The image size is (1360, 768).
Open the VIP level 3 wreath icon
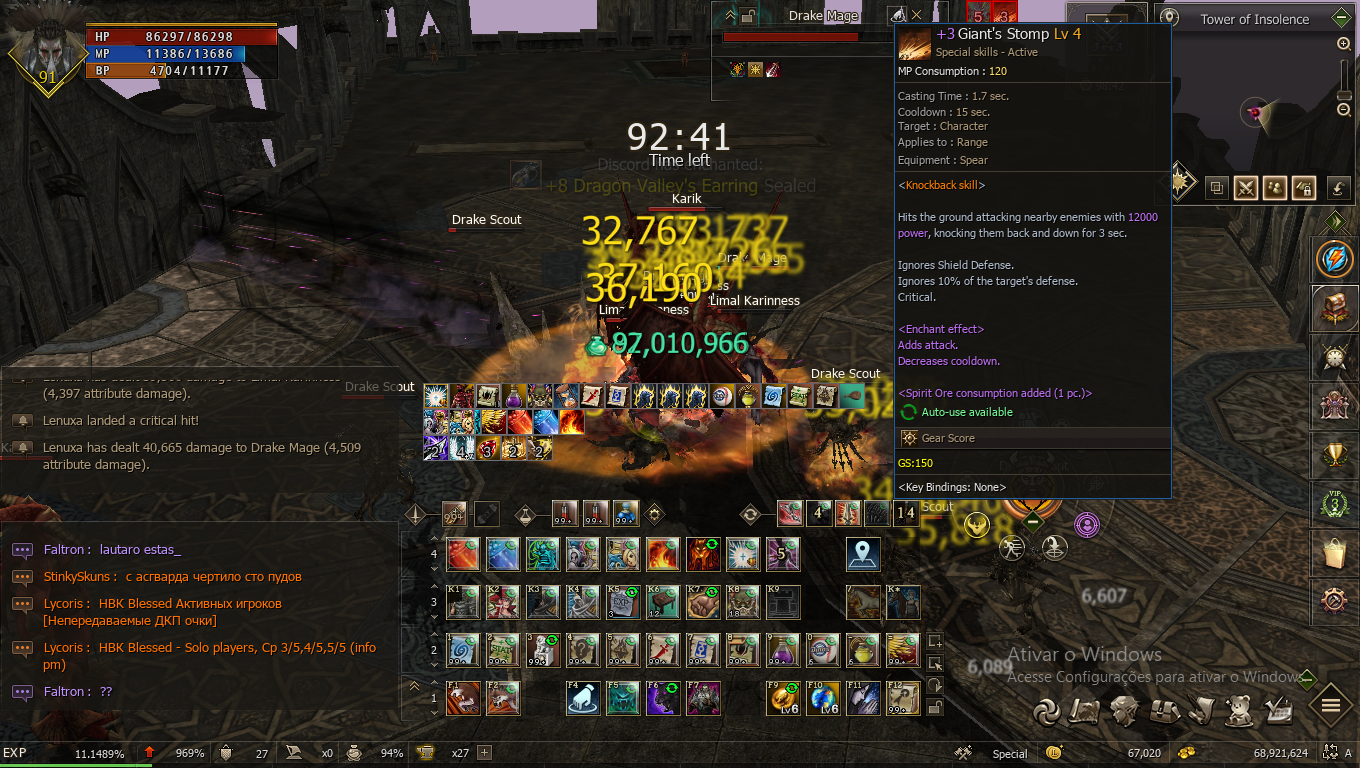[x=1334, y=504]
